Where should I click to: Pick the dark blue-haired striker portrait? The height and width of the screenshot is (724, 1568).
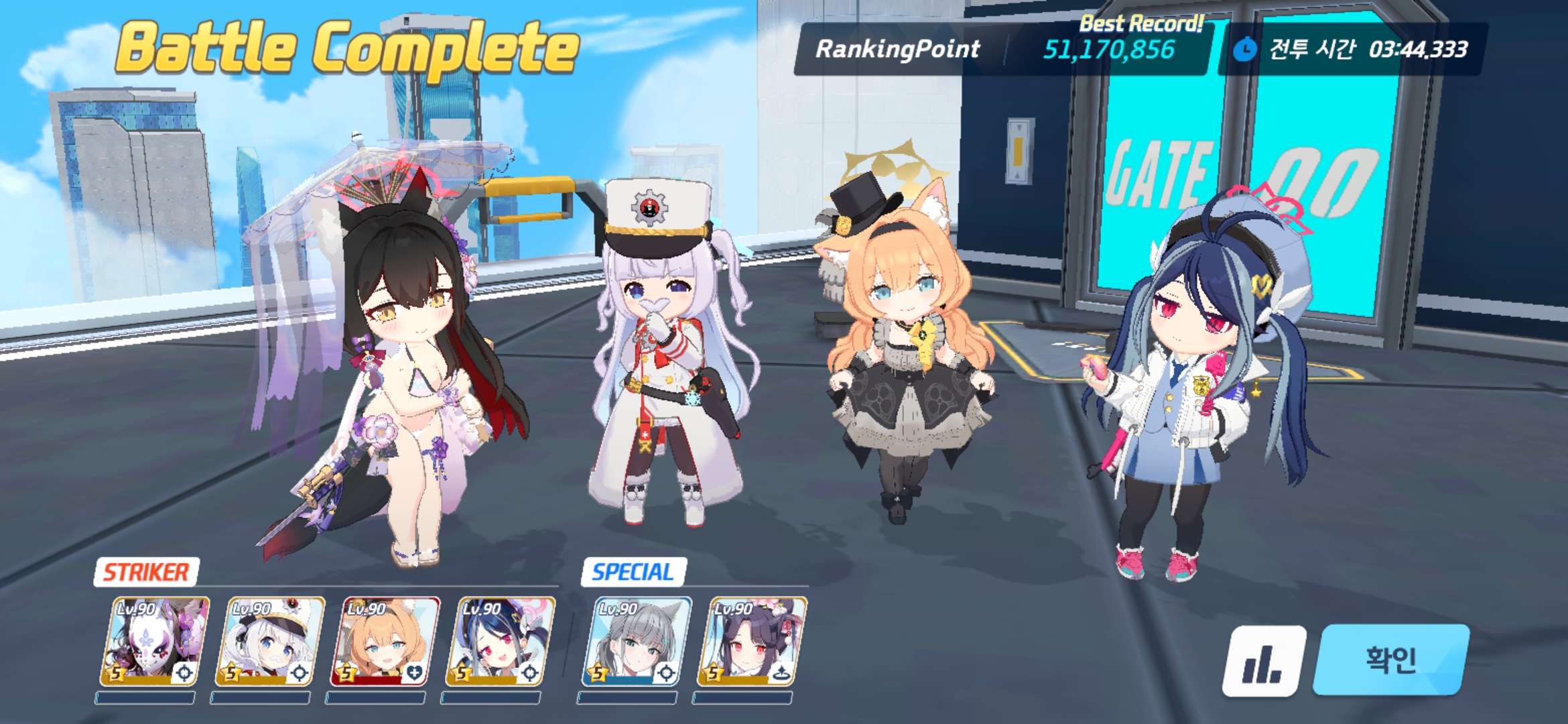(500, 642)
